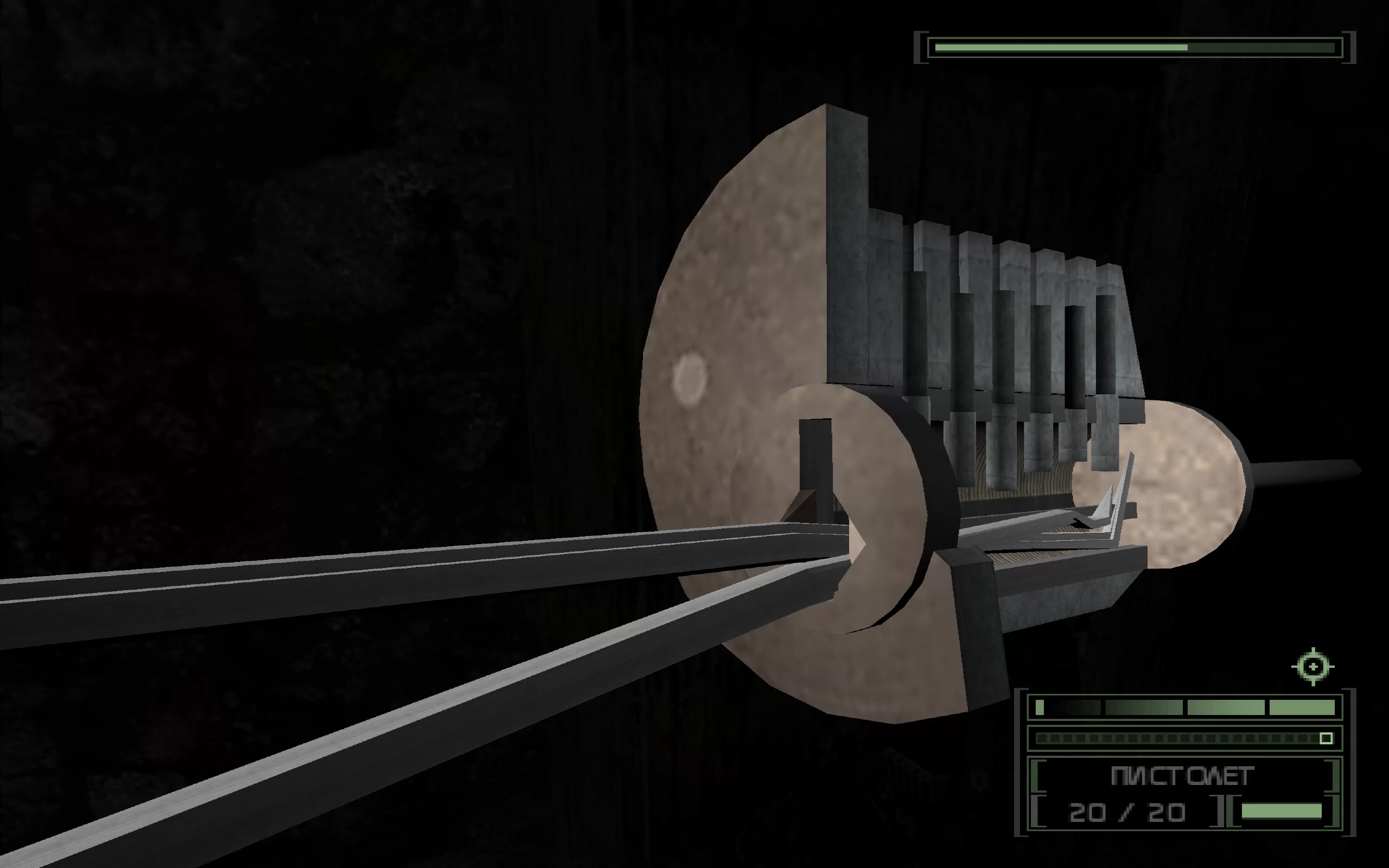Select the ПИСТОЛЕТ weapon panel
Viewport: 1389px width, 868px height.
click(1182, 776)
